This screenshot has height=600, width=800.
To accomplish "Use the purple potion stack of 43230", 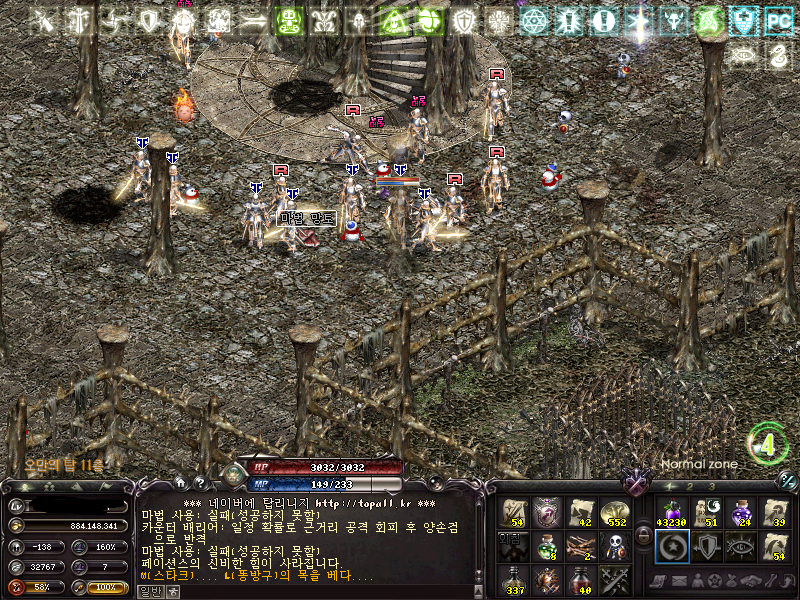I will pos(671,513).
